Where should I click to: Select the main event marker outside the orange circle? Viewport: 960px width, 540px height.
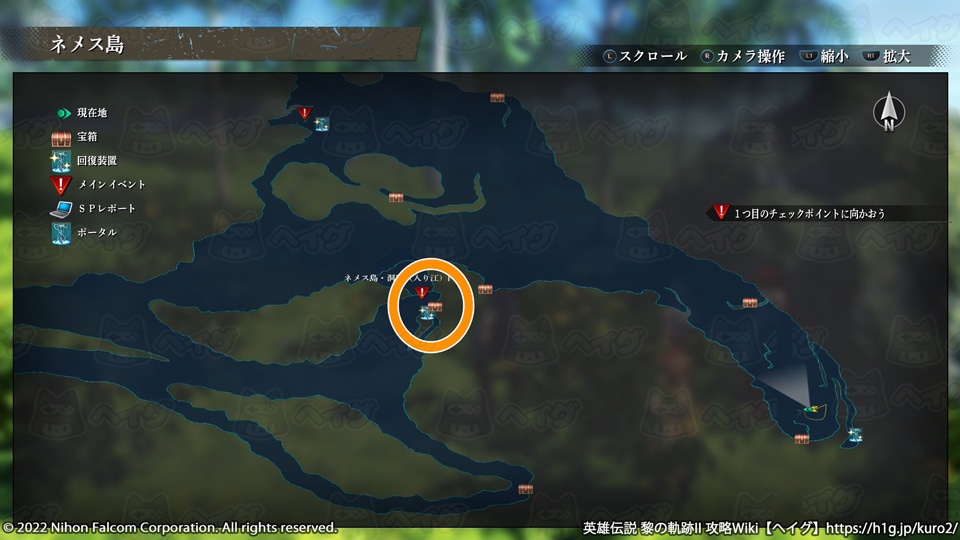point(305,114)
